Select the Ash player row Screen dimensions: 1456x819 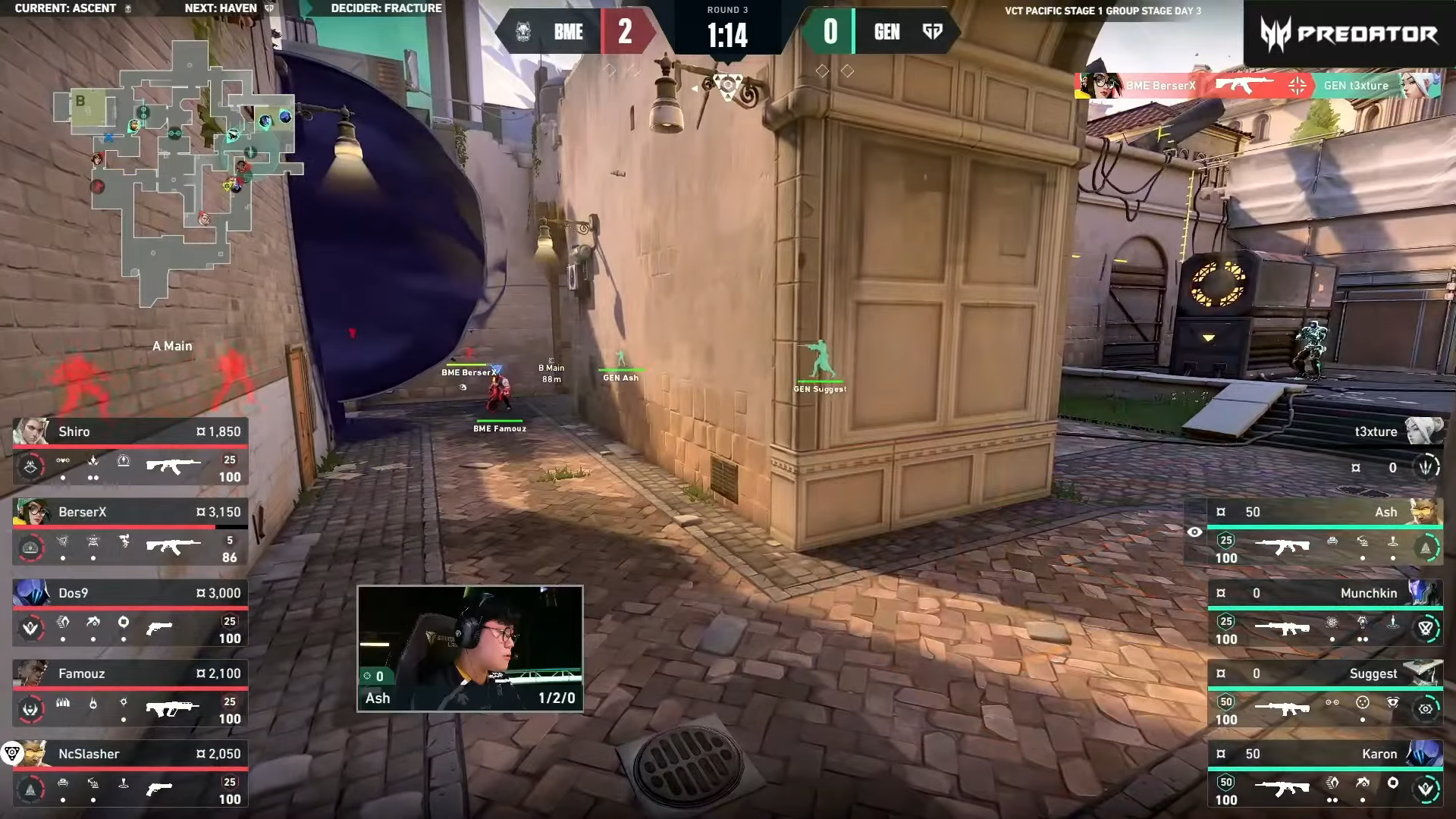(x=1324, y=532)
